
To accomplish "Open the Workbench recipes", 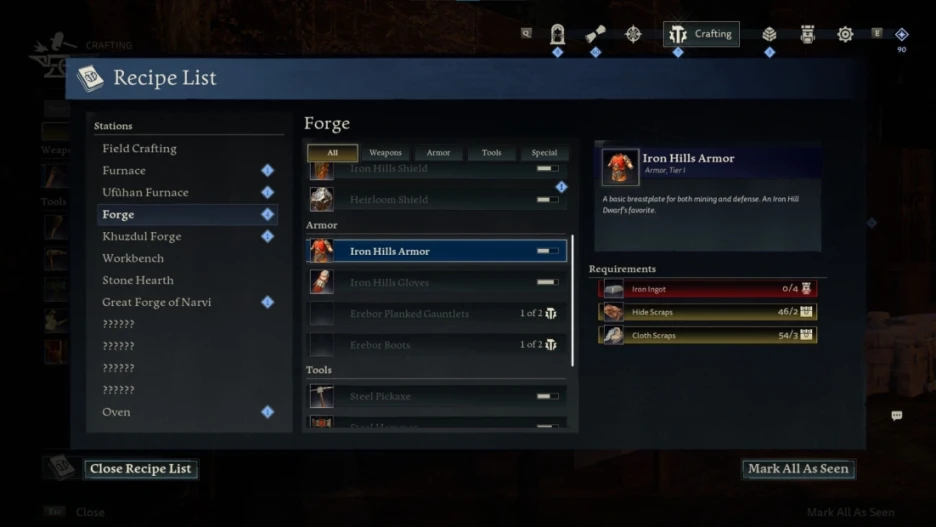I will (x=133, y=259).
